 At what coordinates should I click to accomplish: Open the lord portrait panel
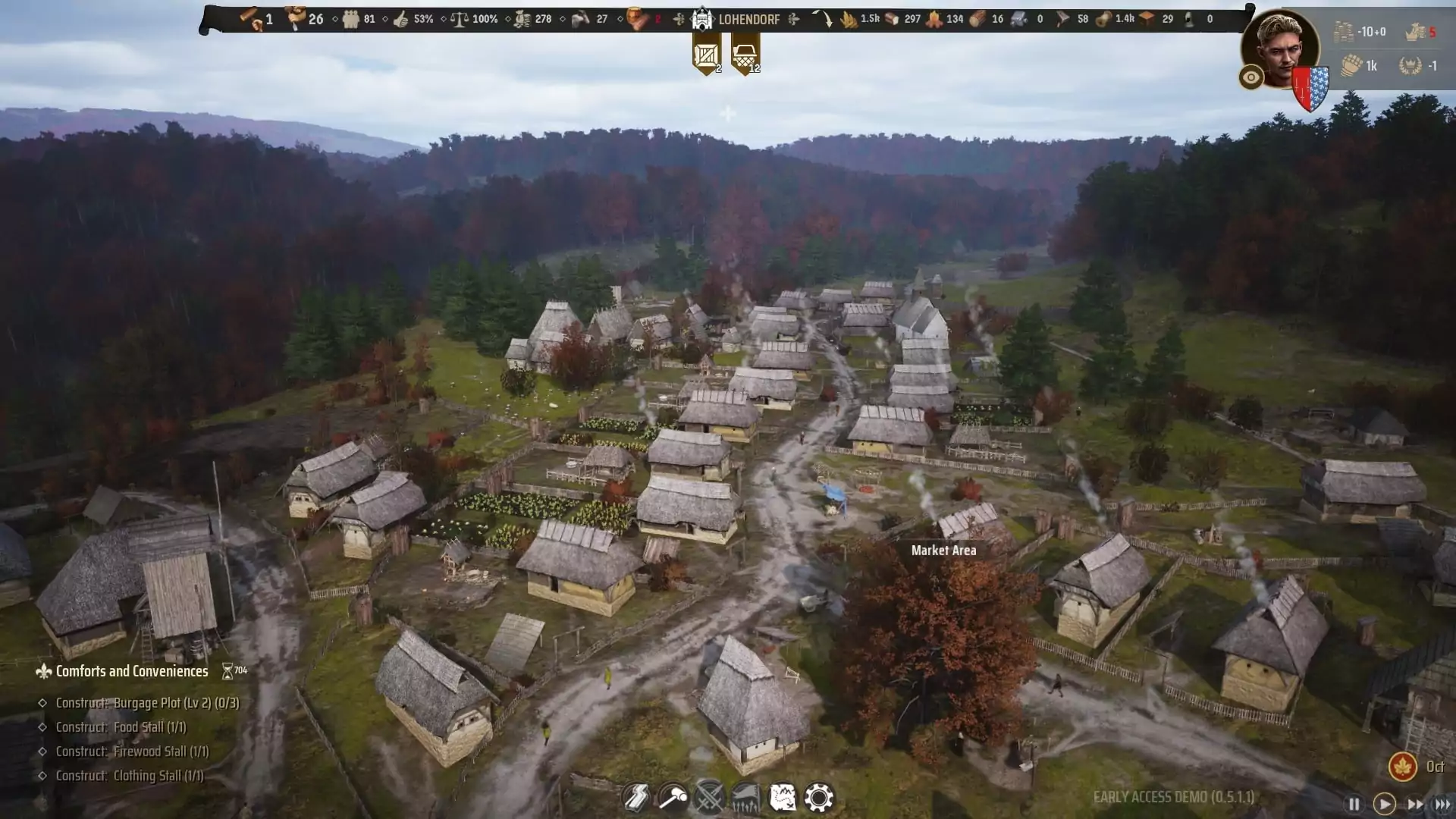tap(1280, 49)
